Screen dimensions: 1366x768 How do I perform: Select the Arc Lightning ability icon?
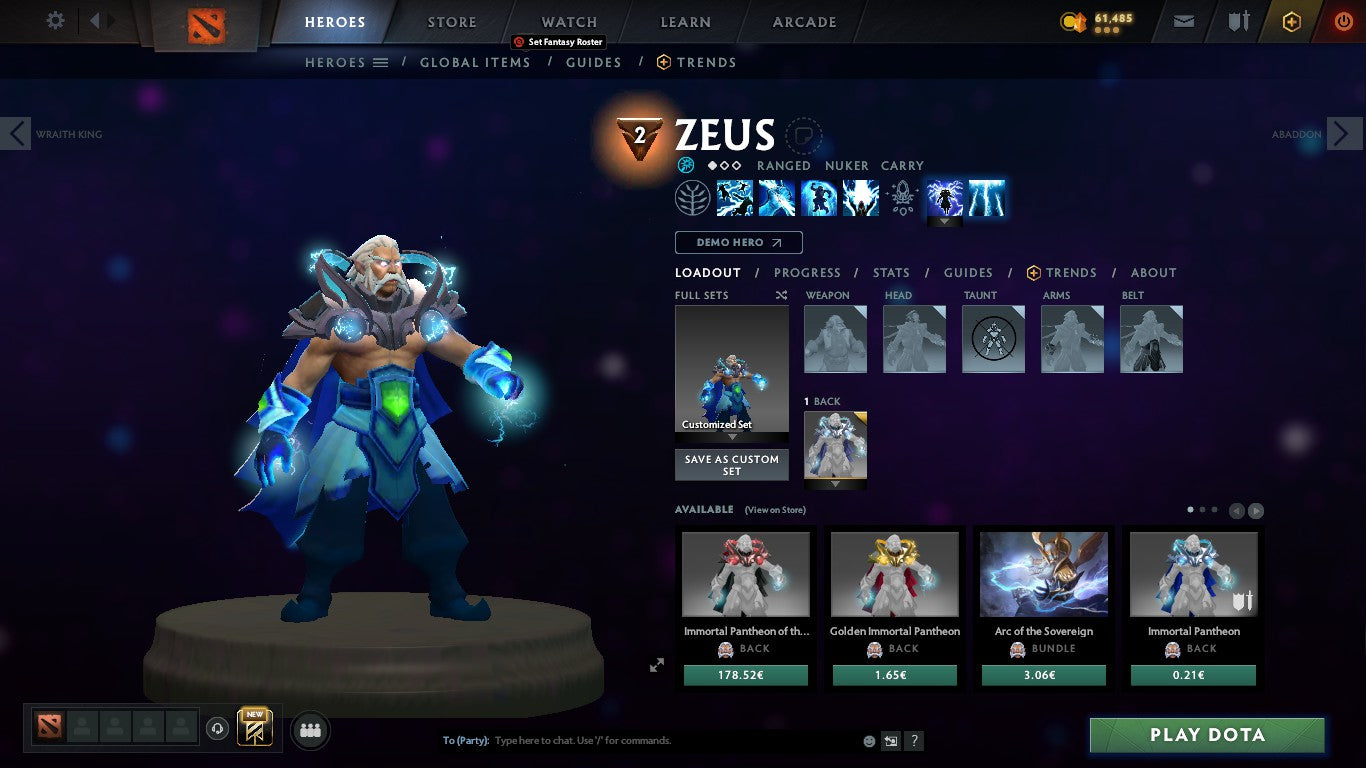(735, 197)
